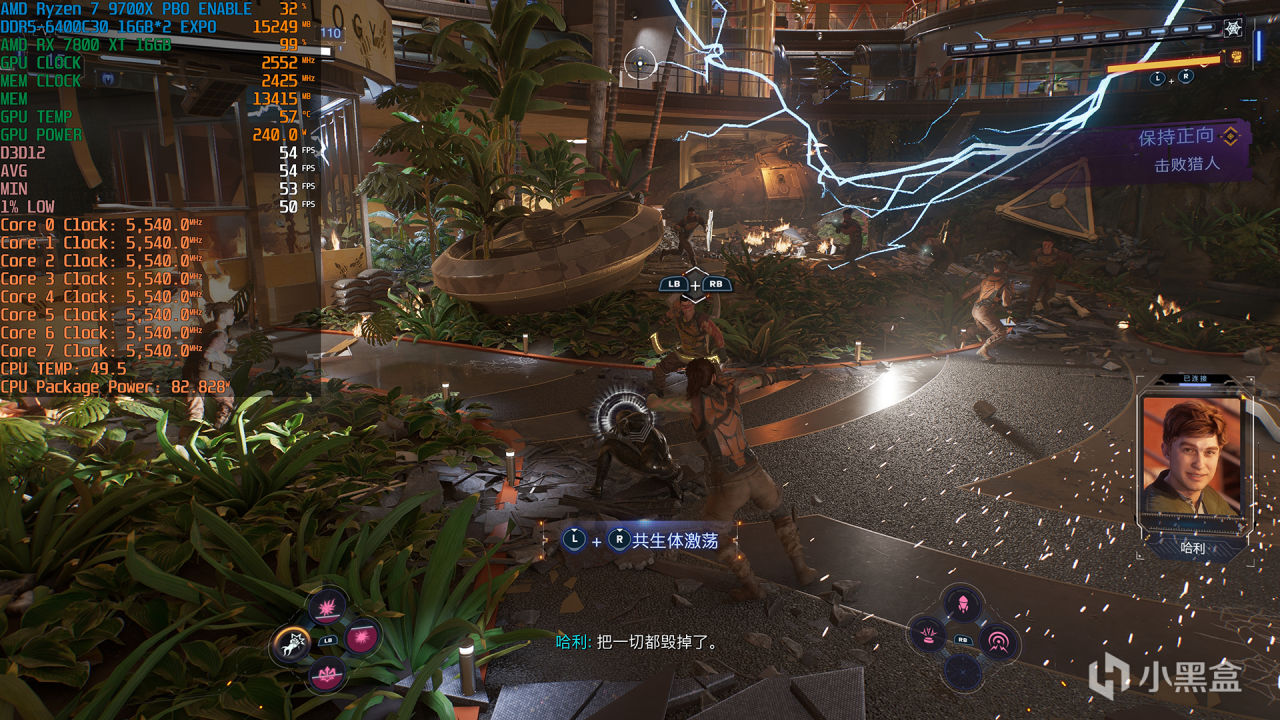Select the rocket-shaped gadget icon
1280x720 pixels.
point(962,602)
